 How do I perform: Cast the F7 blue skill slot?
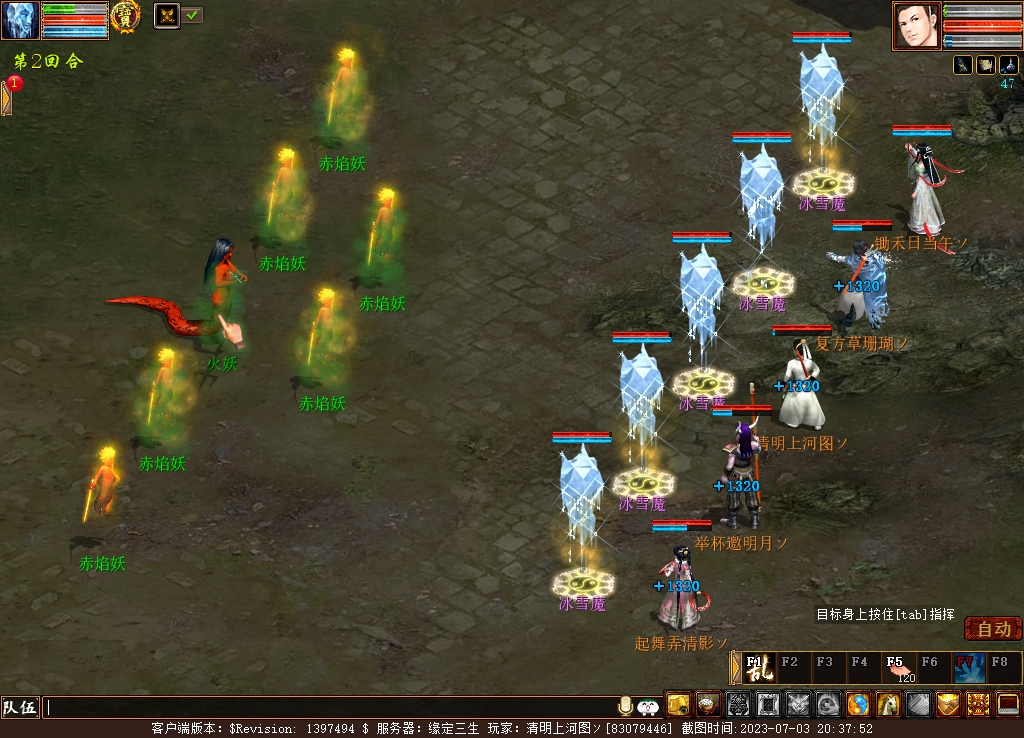pyautogui.click(x=968, y=667)
